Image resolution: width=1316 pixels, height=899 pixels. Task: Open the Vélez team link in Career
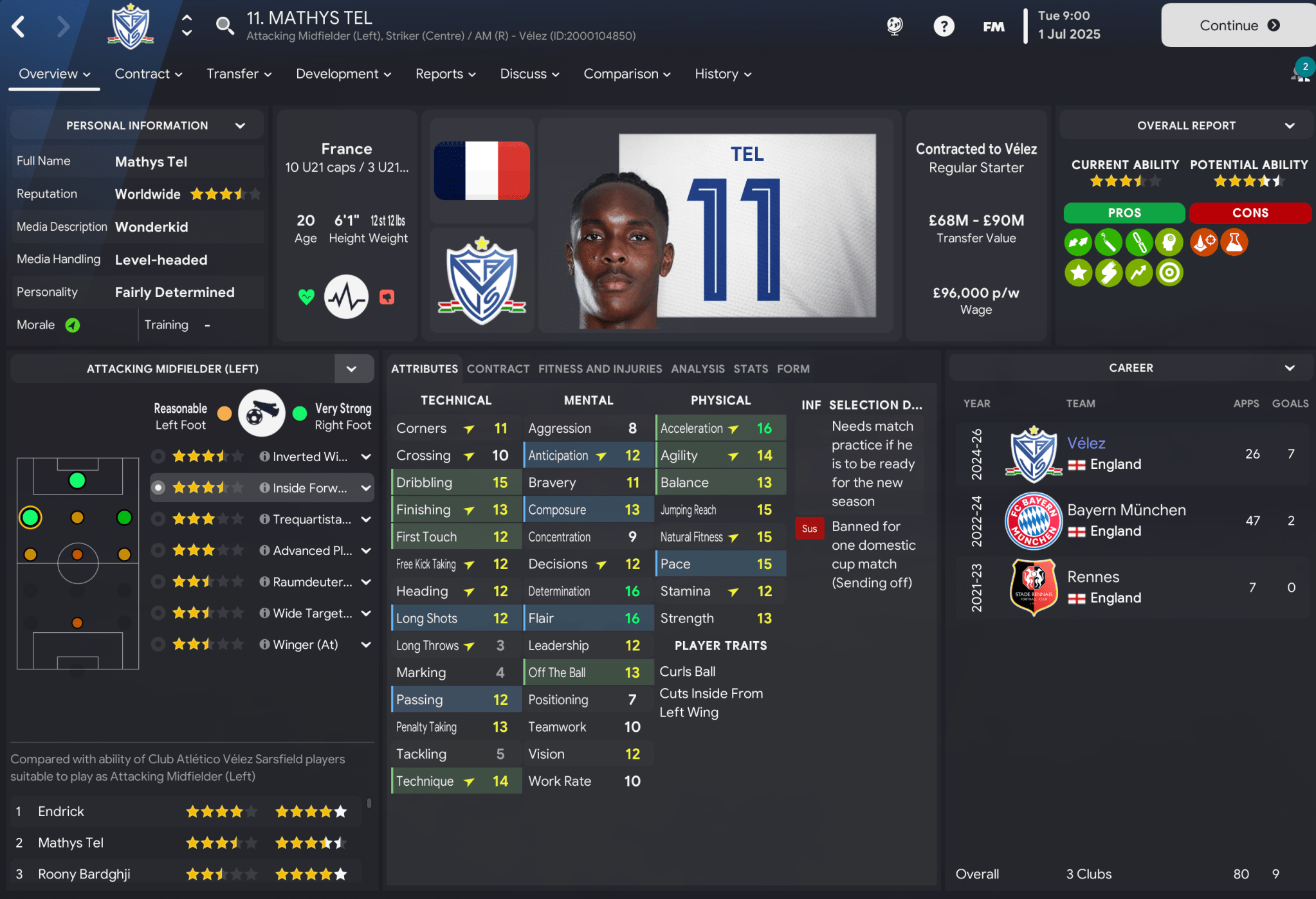coord(1086,442)
